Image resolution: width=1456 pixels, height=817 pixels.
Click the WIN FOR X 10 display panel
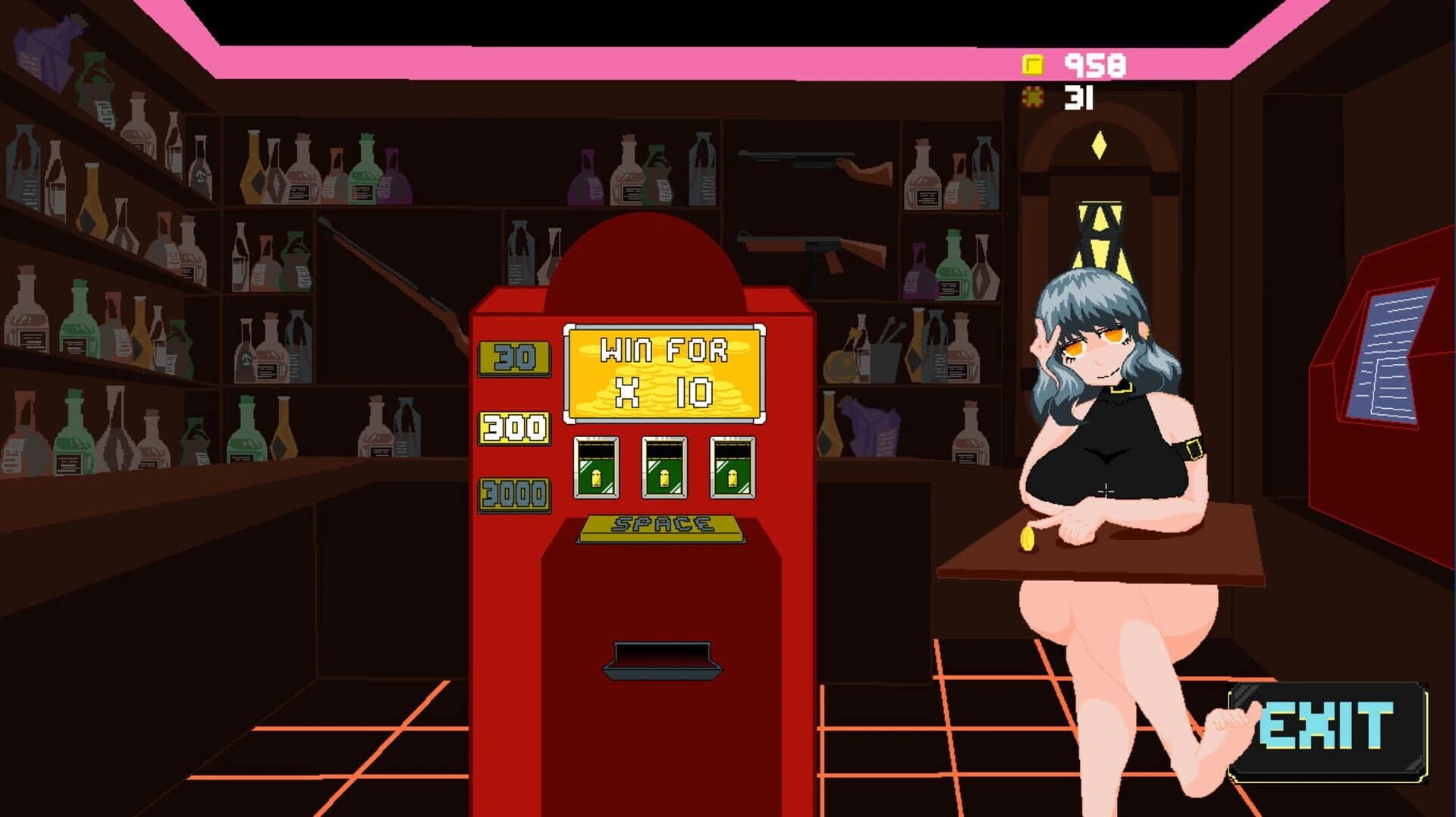pos(658,372)
